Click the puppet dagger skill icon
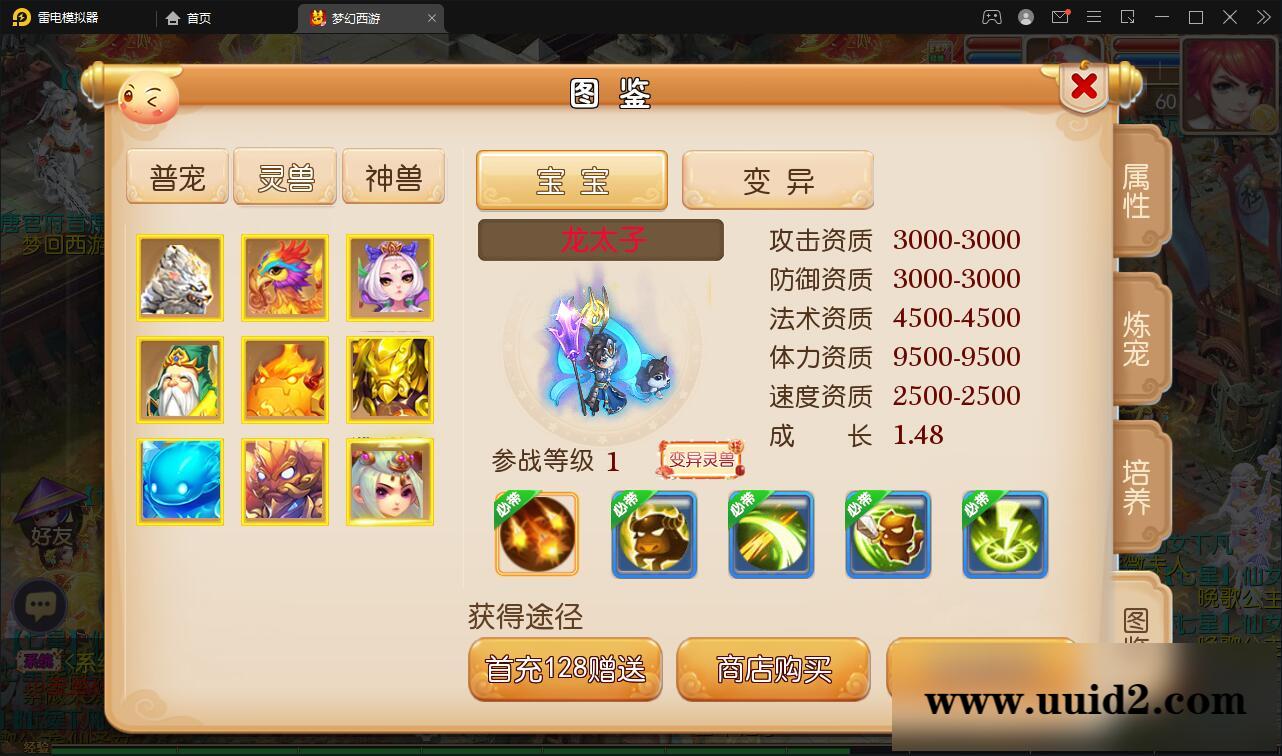 tap(888, 534)
